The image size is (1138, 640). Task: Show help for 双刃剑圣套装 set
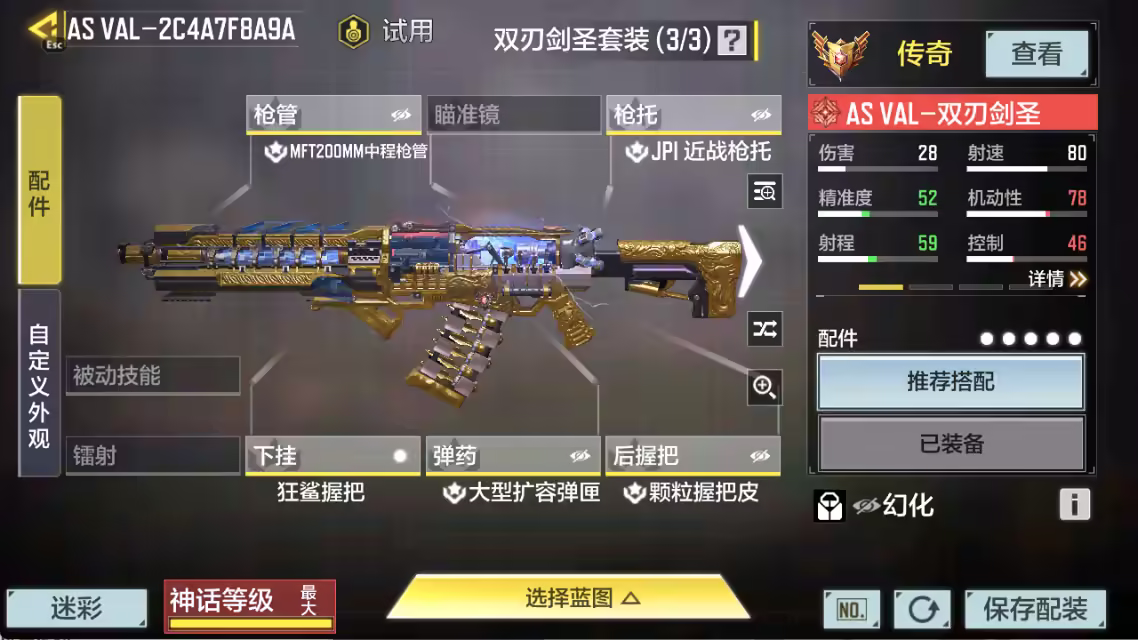(x=733, y=40)
